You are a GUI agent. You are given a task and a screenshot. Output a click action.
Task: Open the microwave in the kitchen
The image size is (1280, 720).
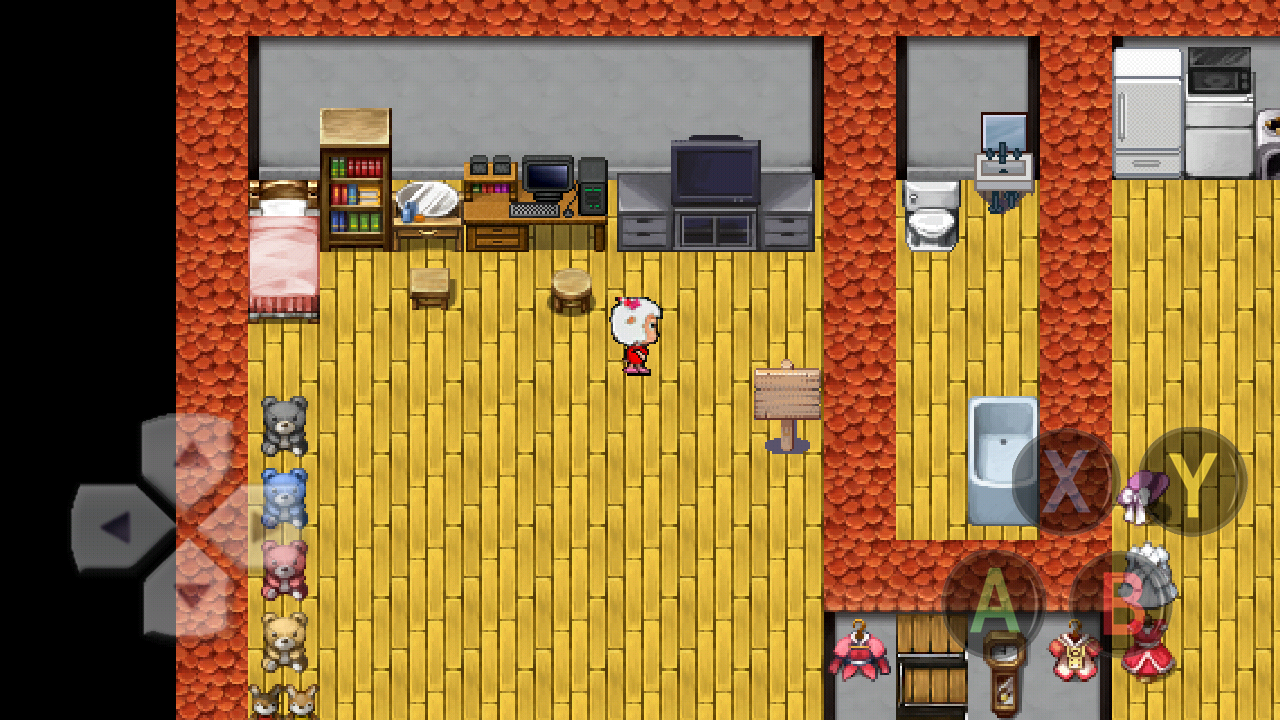[1218, 70]
